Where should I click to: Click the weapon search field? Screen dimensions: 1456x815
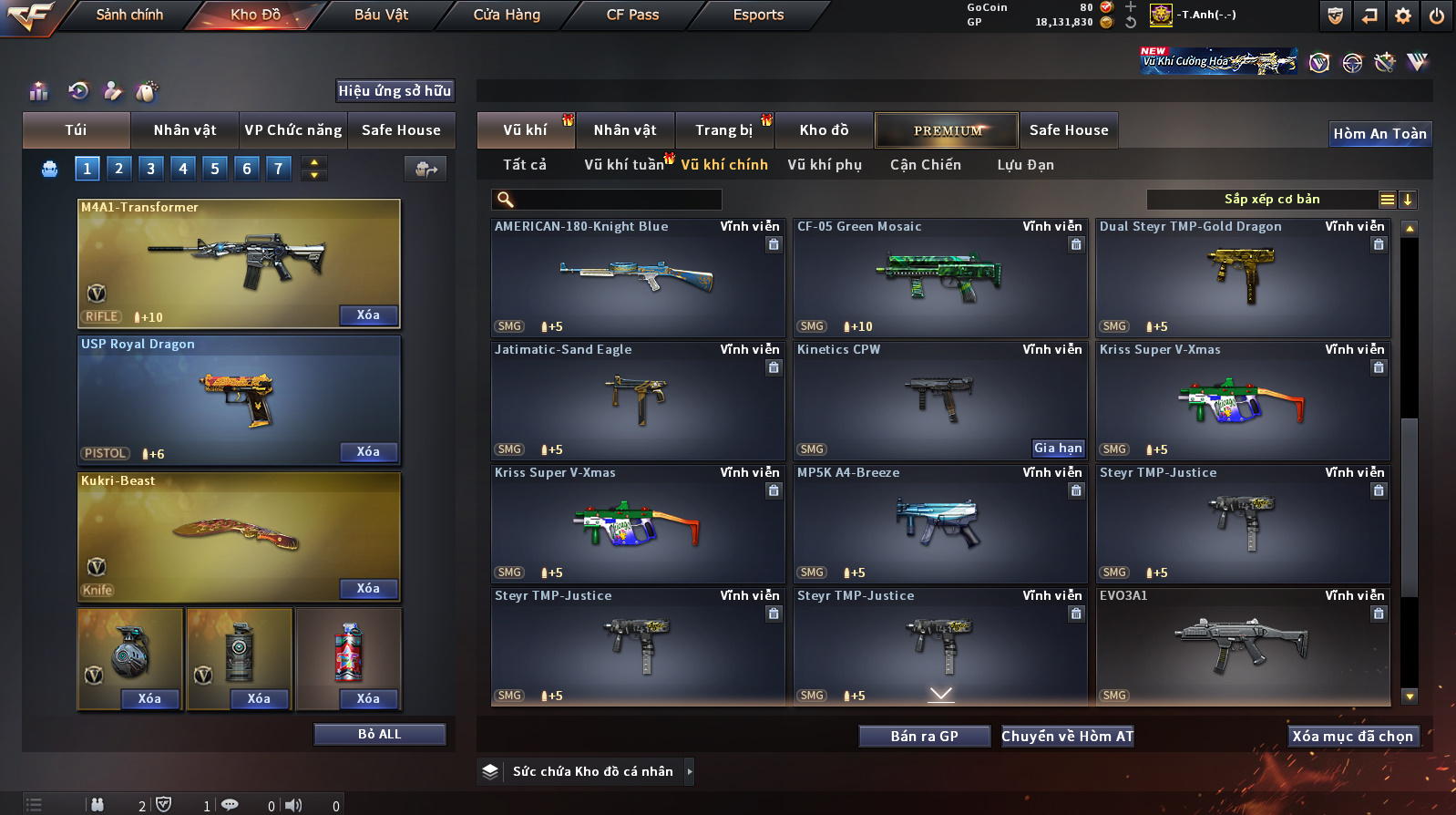[617, 200]
